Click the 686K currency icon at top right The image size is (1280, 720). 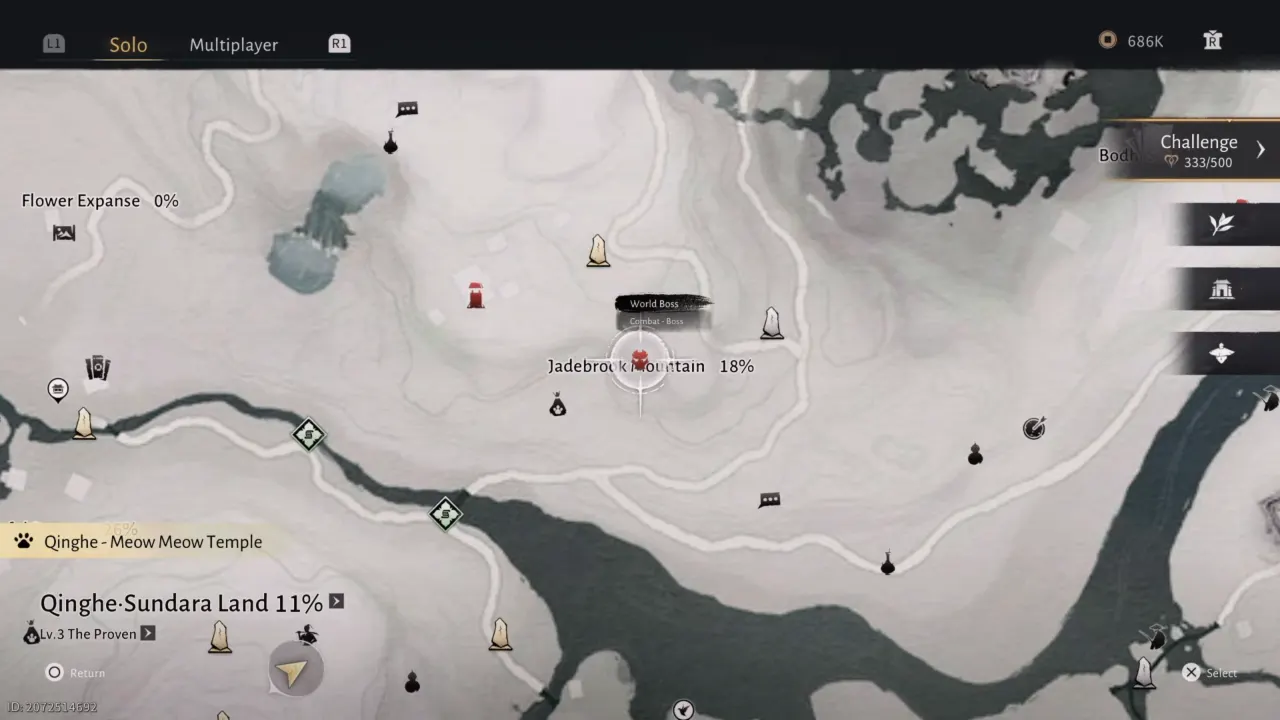coord(1108,41)
